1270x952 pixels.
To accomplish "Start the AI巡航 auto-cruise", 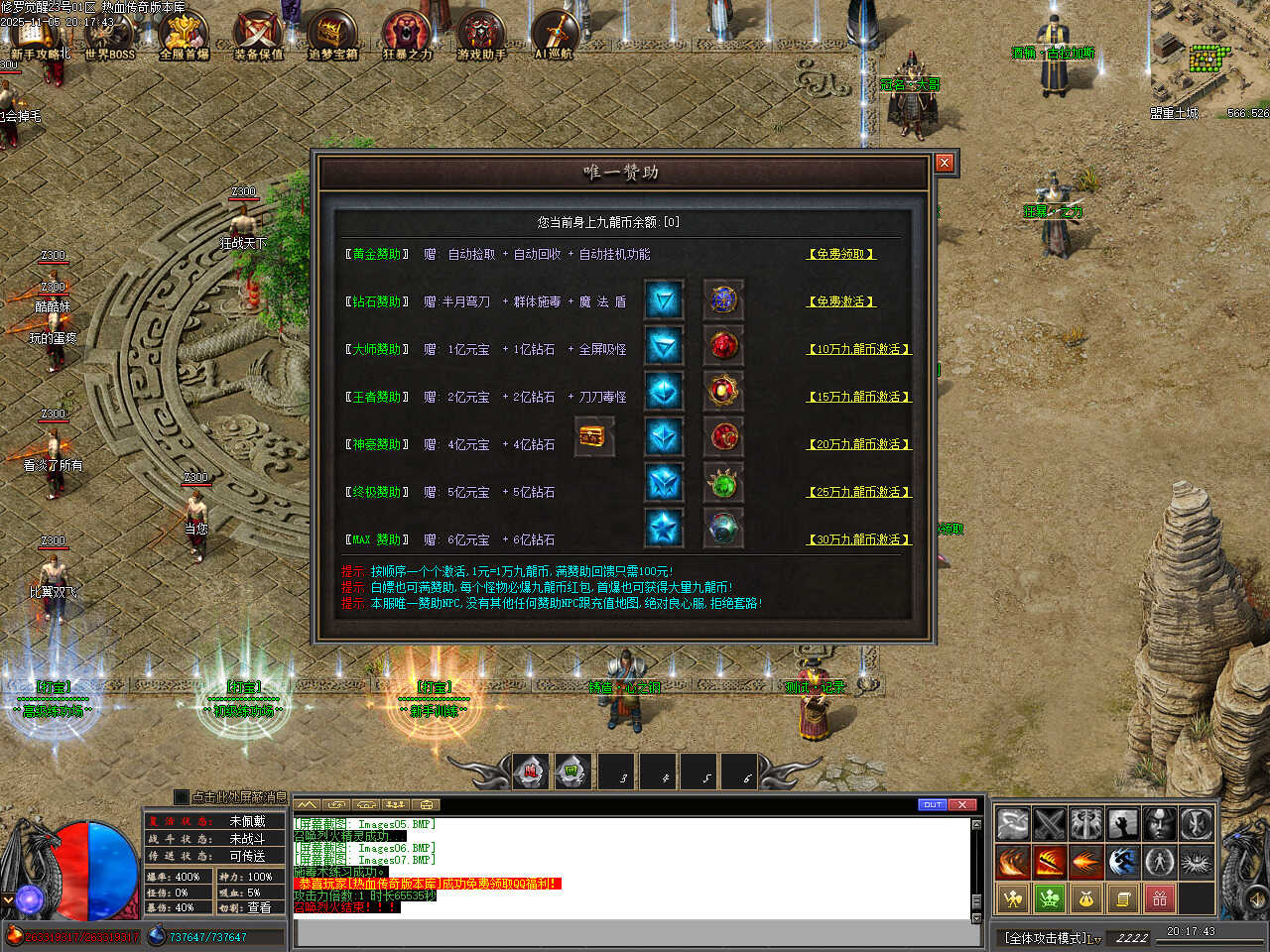I will 554,35.
